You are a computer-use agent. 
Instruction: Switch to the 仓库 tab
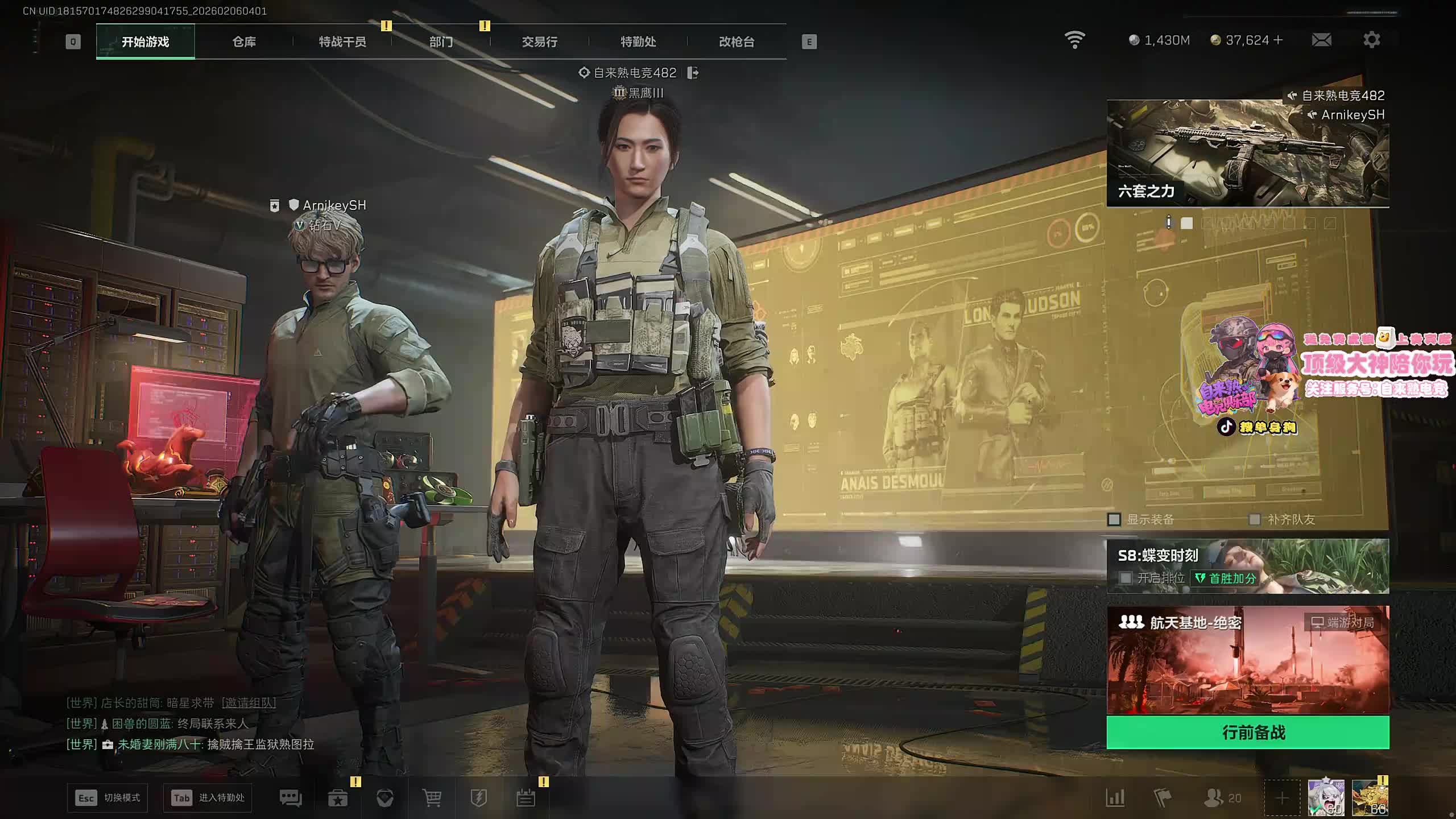pos(244,42)
